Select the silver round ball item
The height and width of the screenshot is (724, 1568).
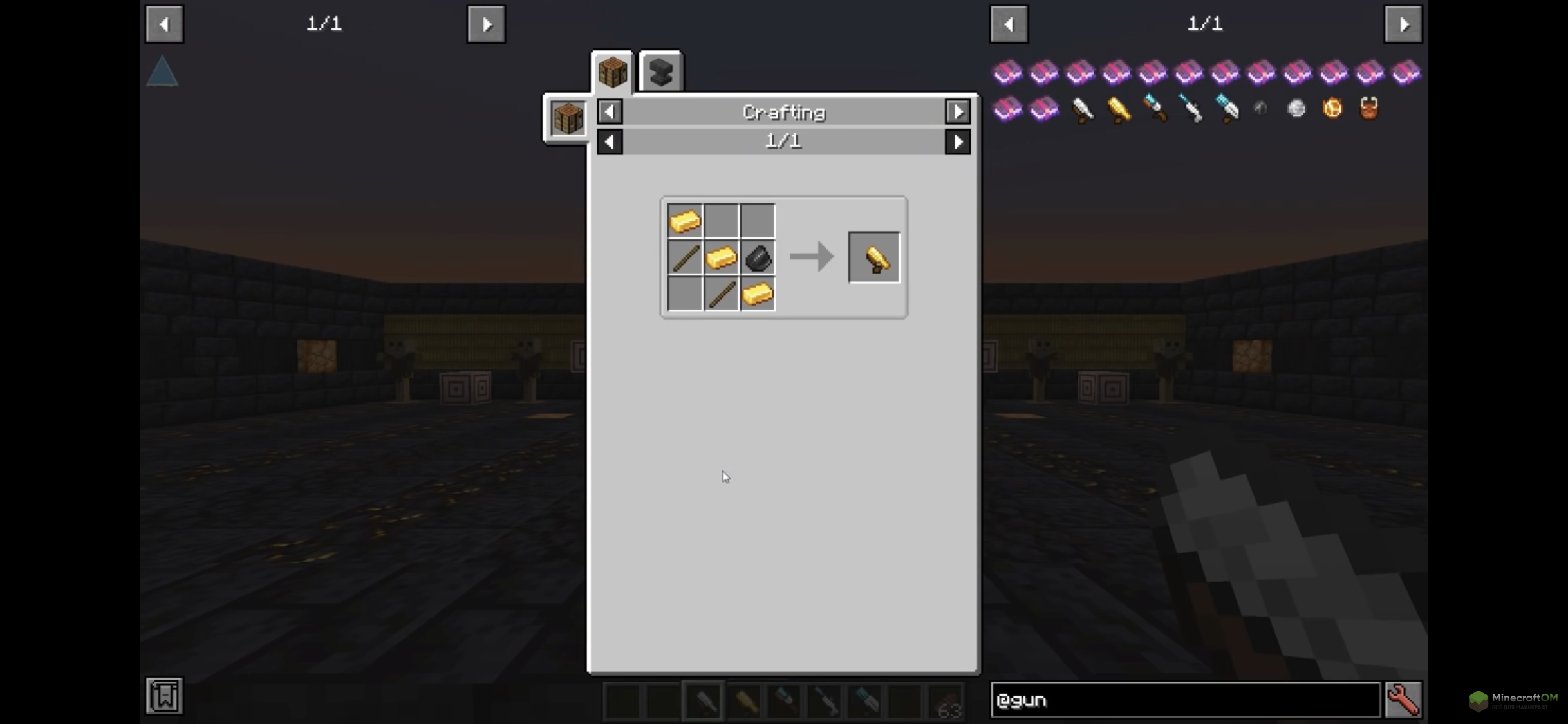(1296, 109)
